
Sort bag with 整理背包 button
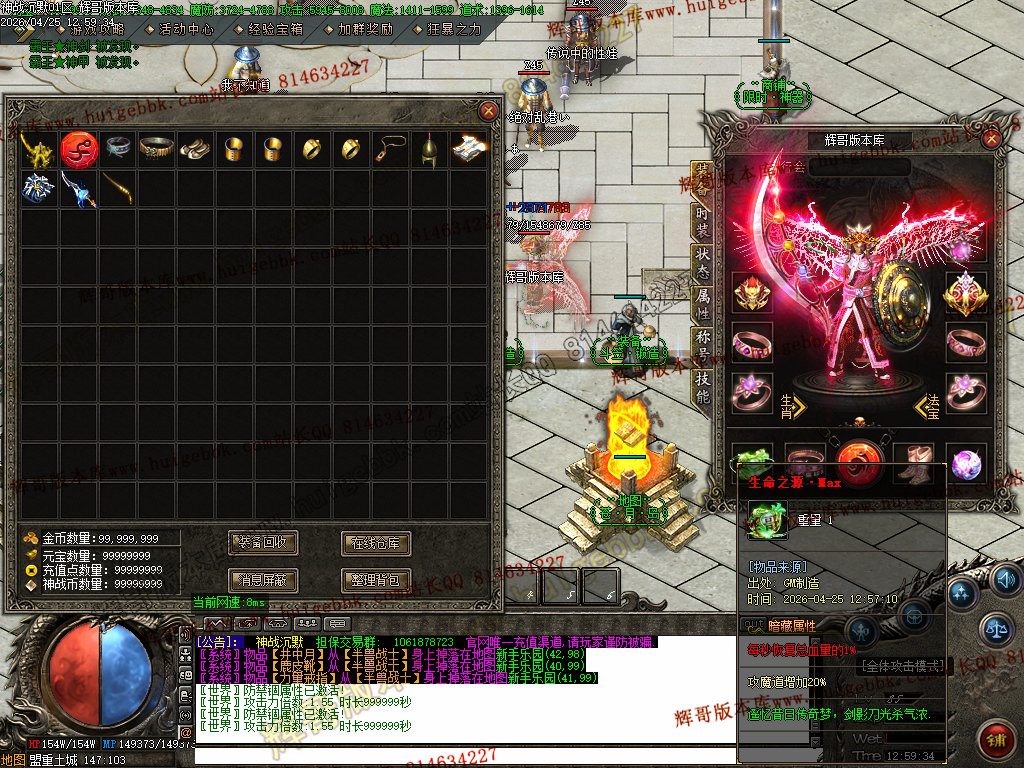coord(376,579)
